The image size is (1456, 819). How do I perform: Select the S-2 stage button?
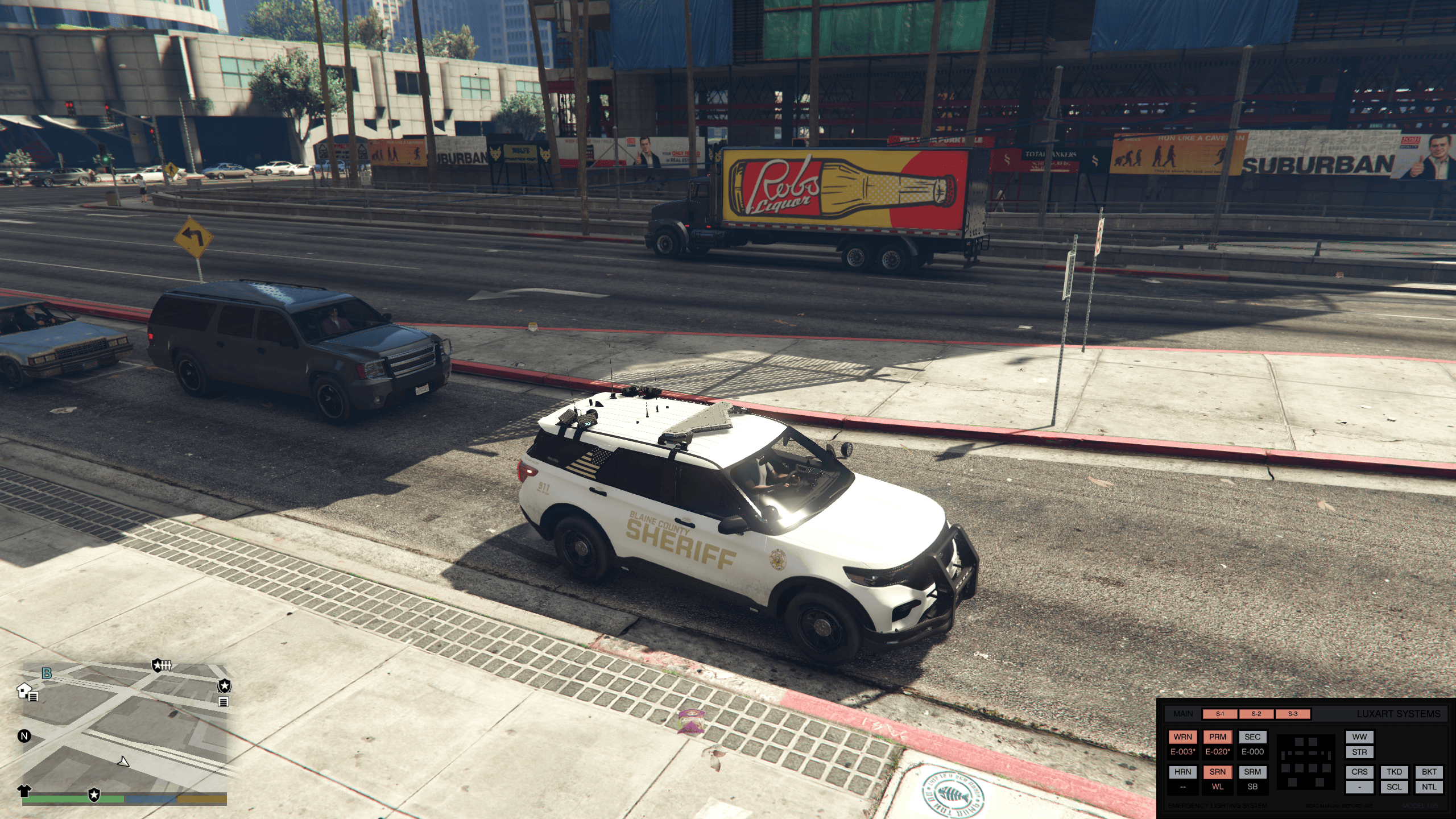[x=1256, y=714]
